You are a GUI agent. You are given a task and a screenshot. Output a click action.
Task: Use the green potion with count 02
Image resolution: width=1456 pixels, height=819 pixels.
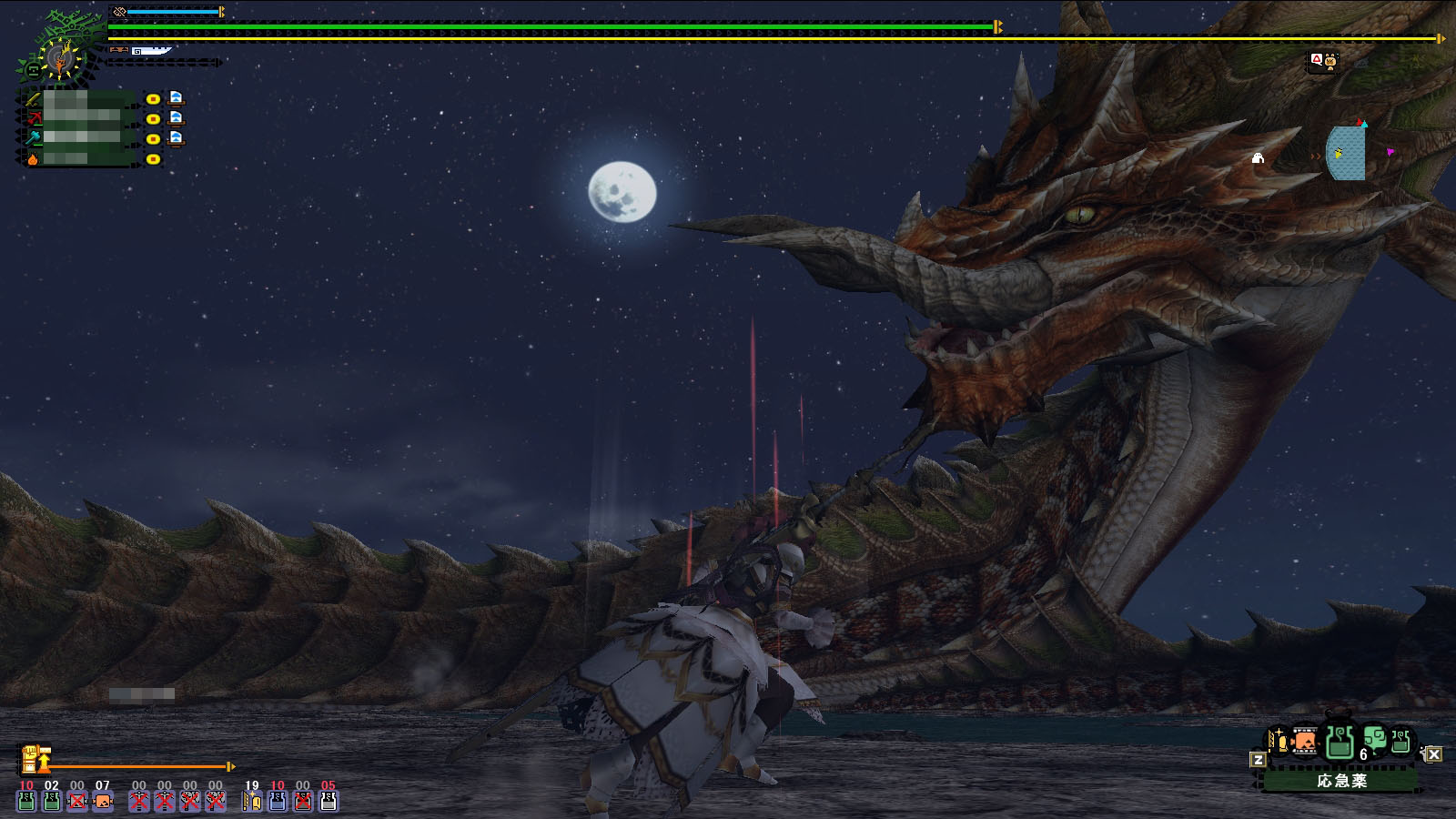click(52, 801)
